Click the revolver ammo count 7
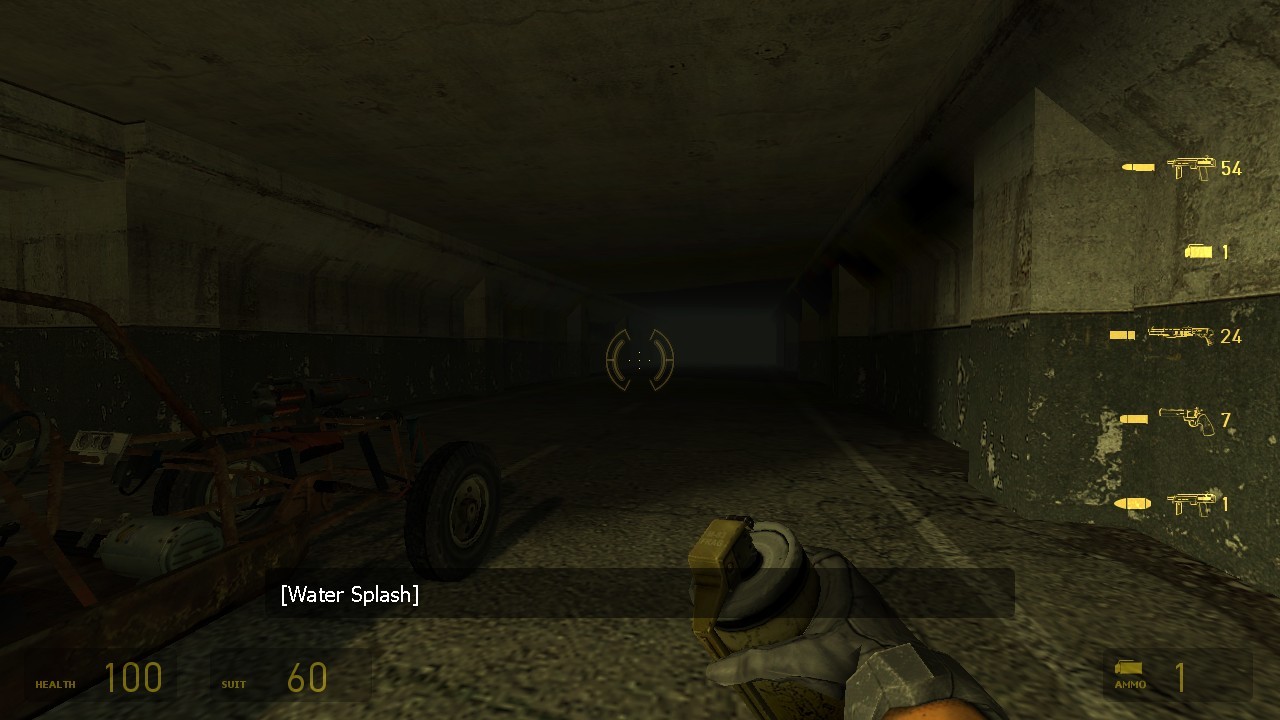Viewport: 1280px width, 720px height. [x=1226, y=421]
